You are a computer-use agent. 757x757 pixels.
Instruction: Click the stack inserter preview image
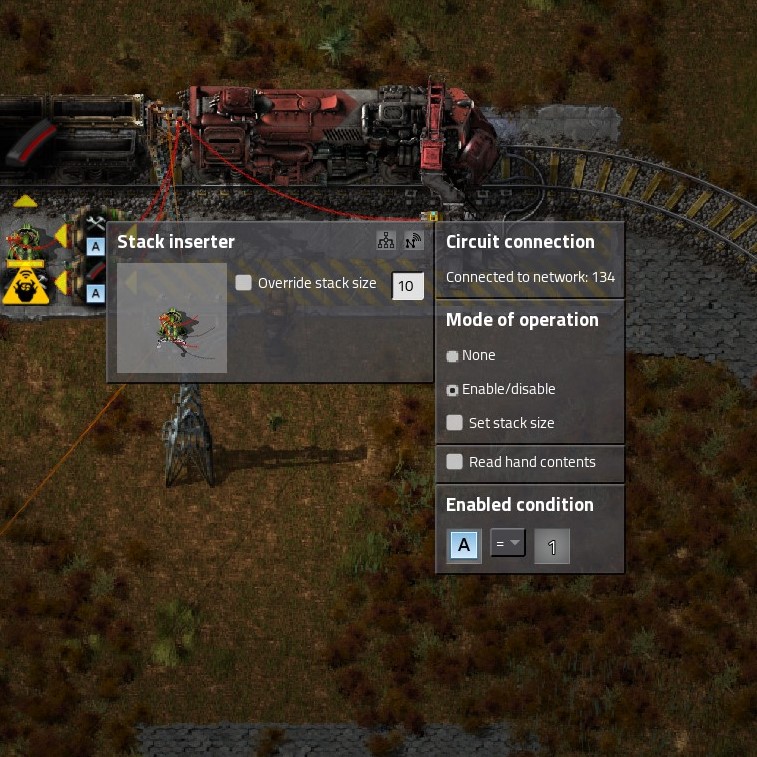(172, 318)
